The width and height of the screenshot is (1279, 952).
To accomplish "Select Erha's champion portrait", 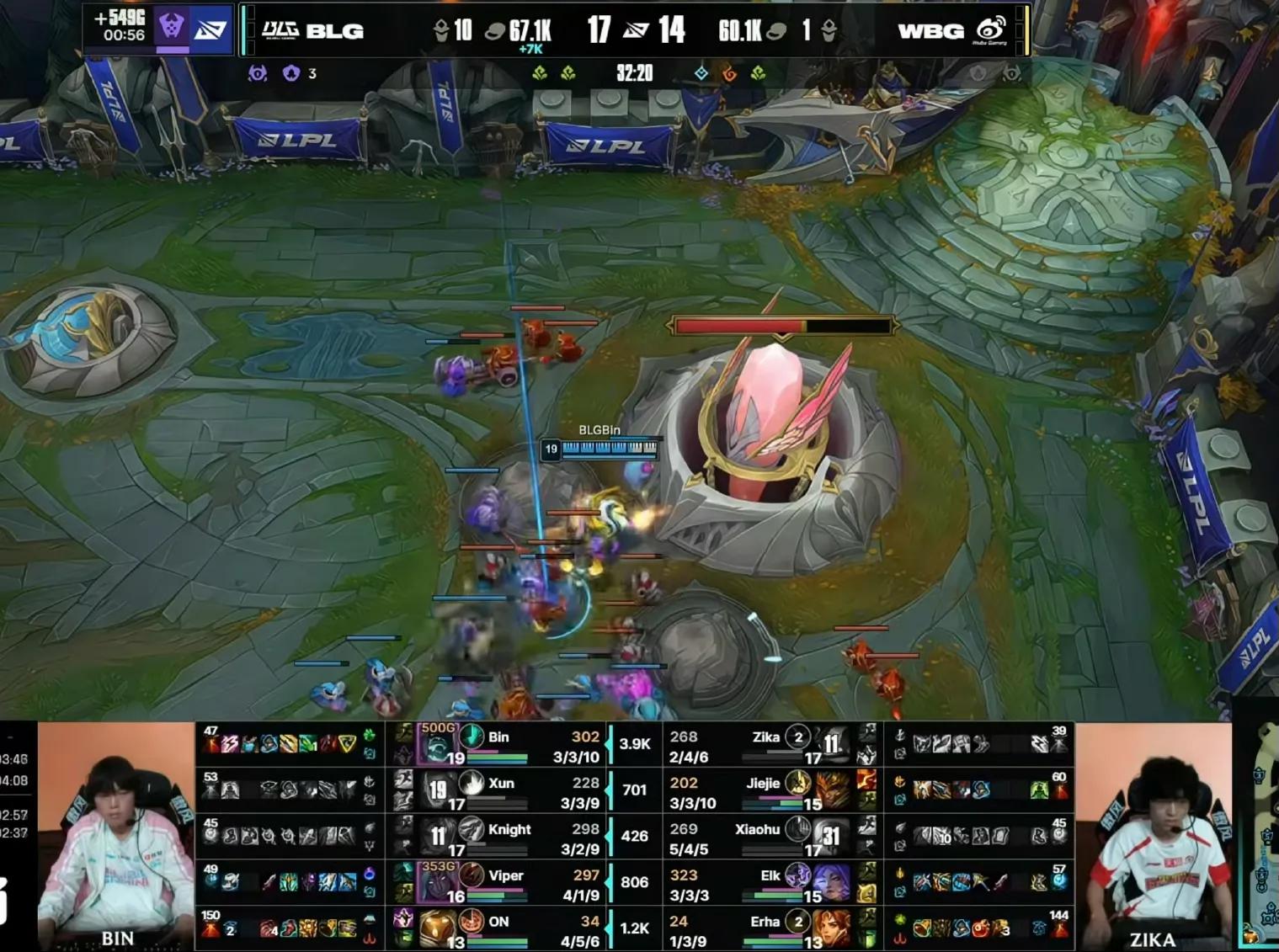I will pos(832,928).
